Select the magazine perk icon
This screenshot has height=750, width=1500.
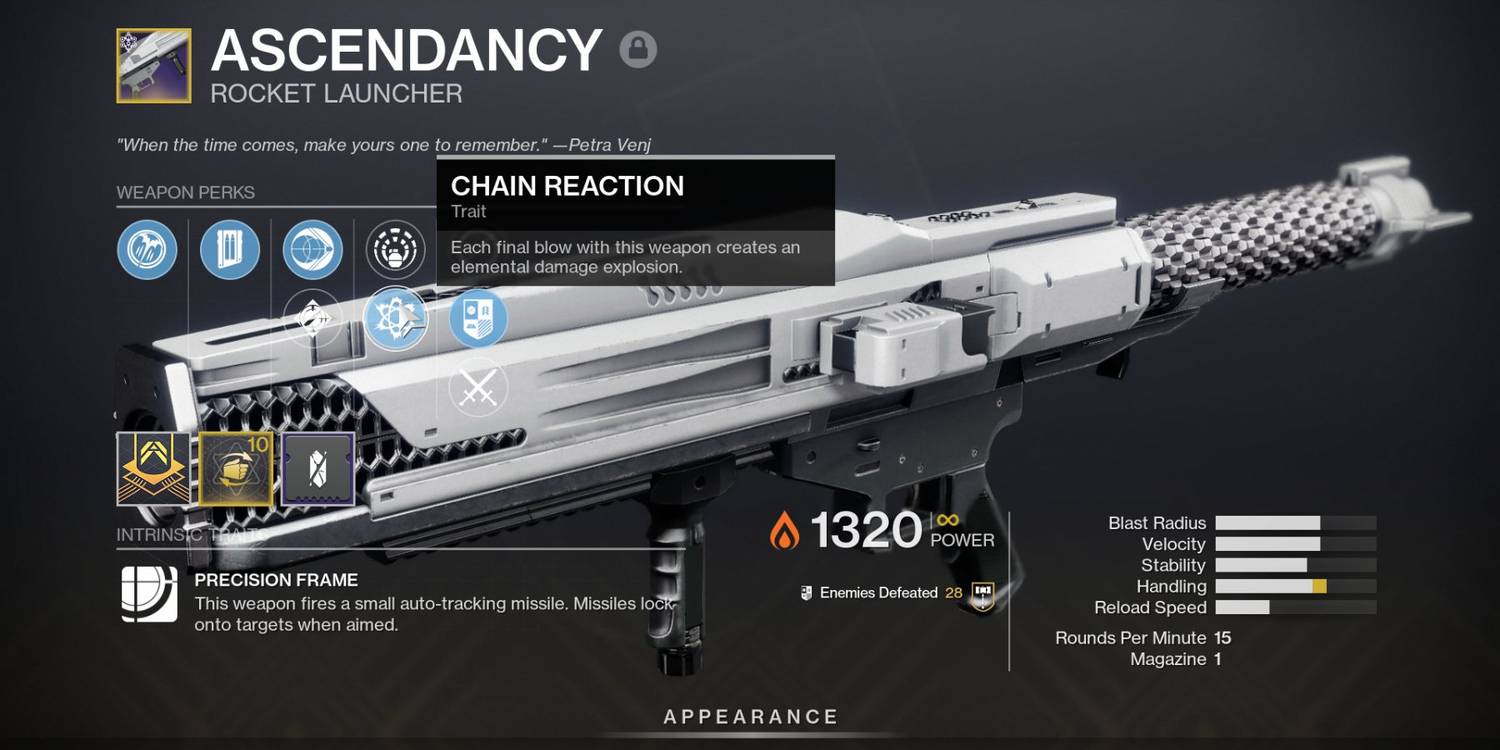(x=230, y=250)
